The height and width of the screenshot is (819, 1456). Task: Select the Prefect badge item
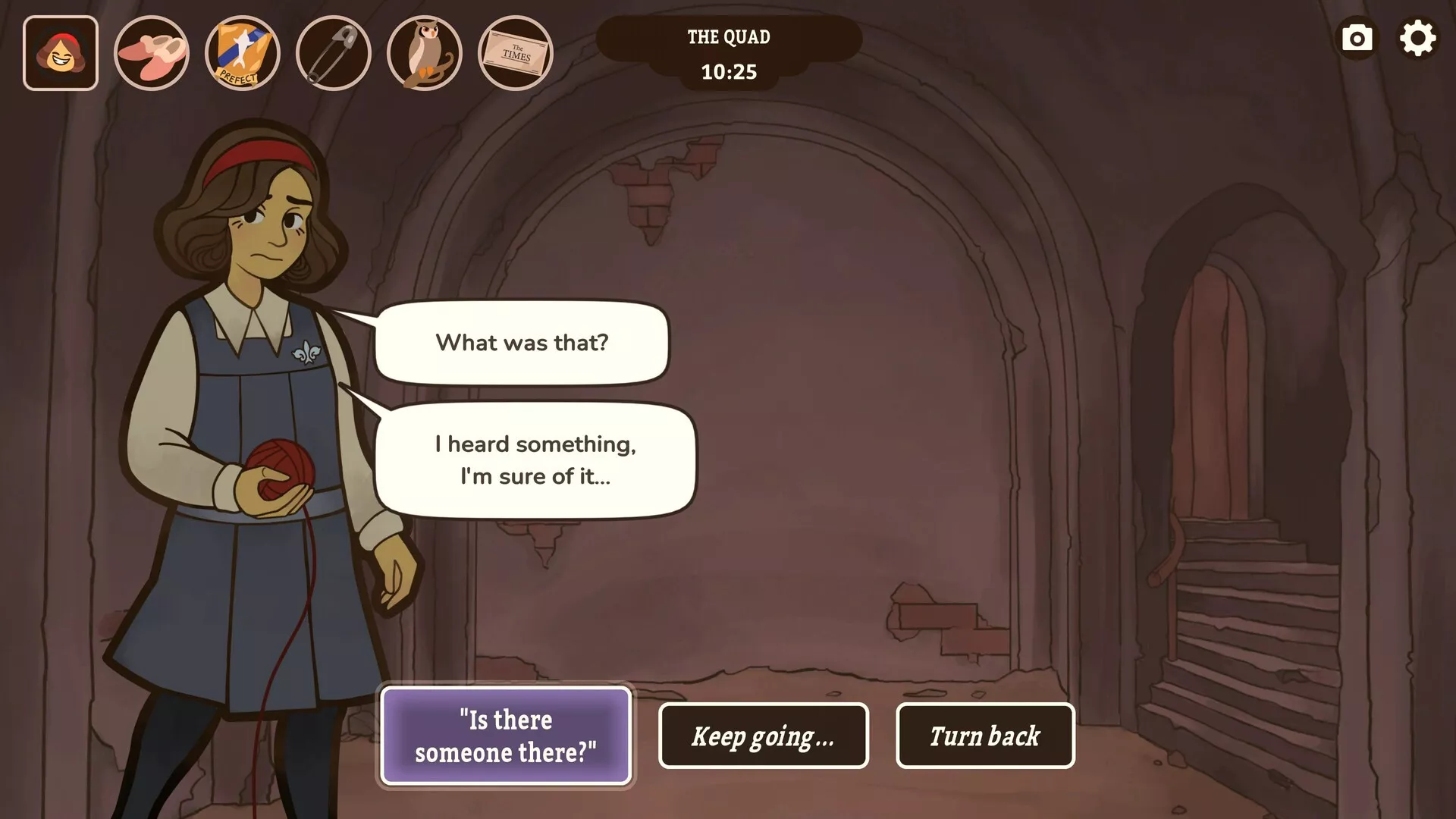tap(243, 53)
